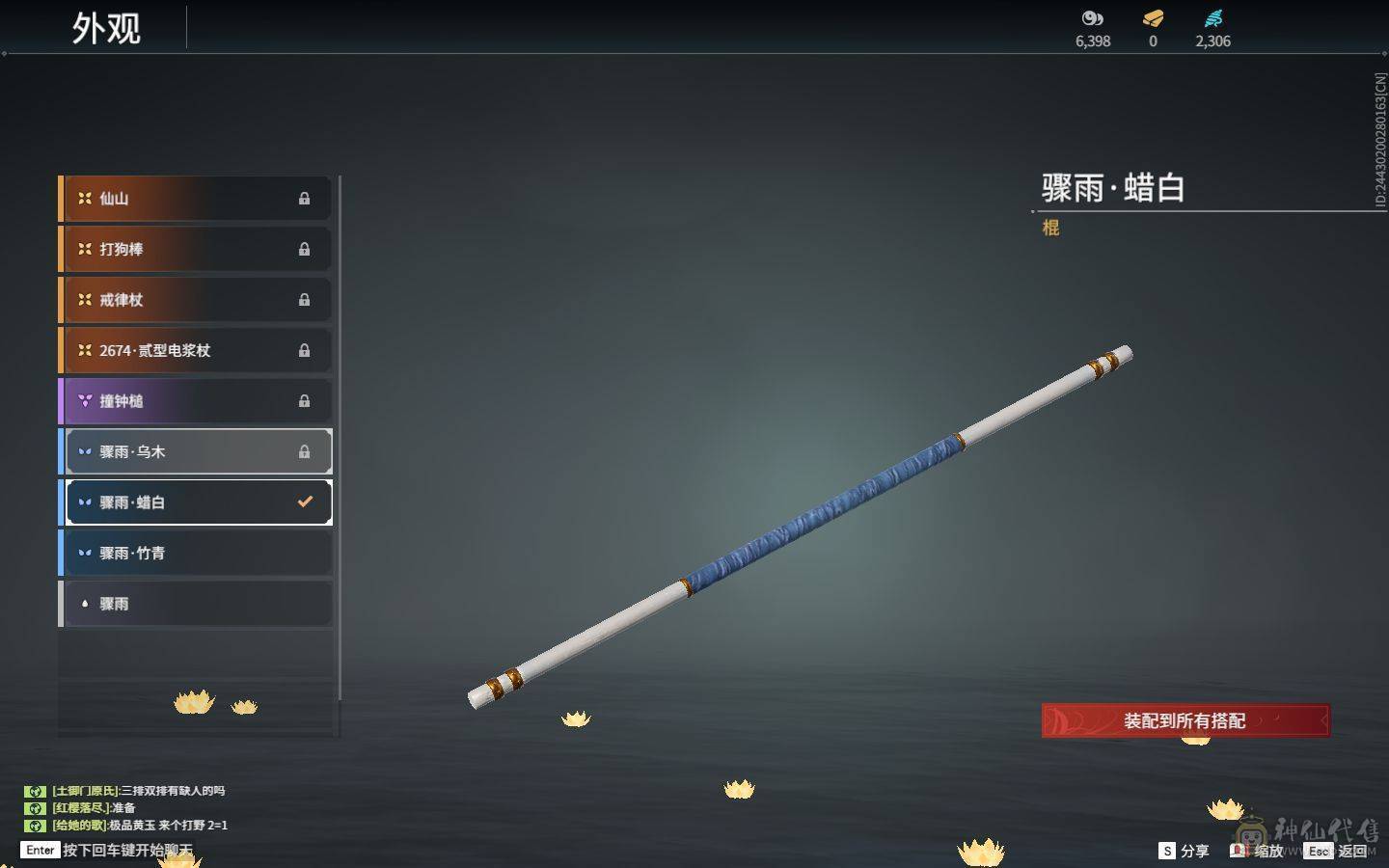This screenshot has height=868, width=1389.
Task: Click the lock icon on 戒律杖
Action: (x=305, y=300)
